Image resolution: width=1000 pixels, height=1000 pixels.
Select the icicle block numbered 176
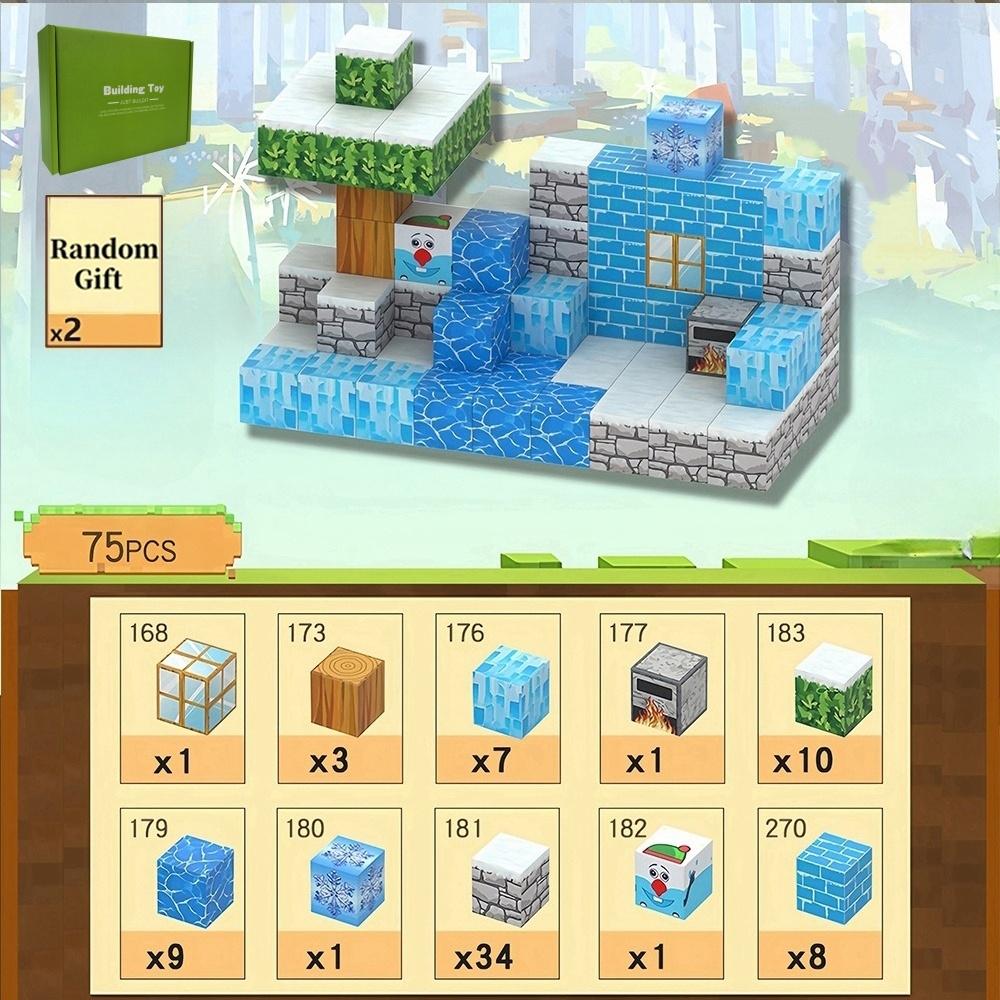tap(498, 698)
